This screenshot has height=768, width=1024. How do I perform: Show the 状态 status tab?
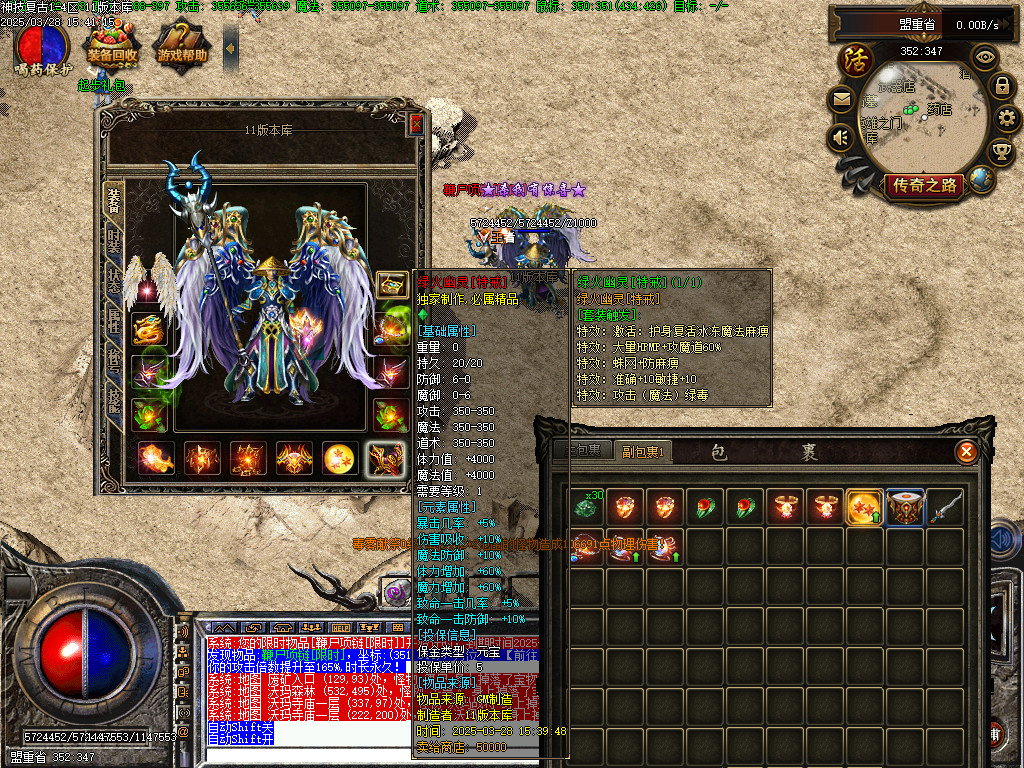coord(114,281)
